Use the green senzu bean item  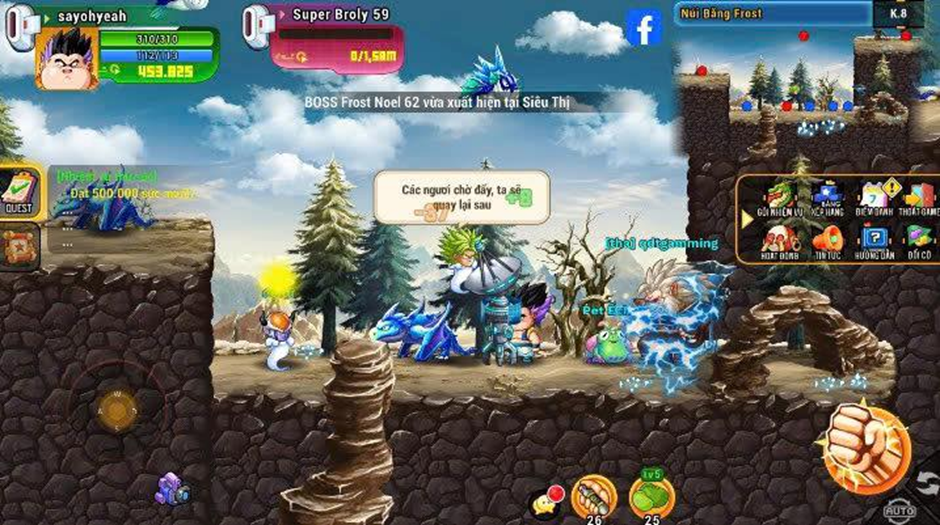point(650,495)
